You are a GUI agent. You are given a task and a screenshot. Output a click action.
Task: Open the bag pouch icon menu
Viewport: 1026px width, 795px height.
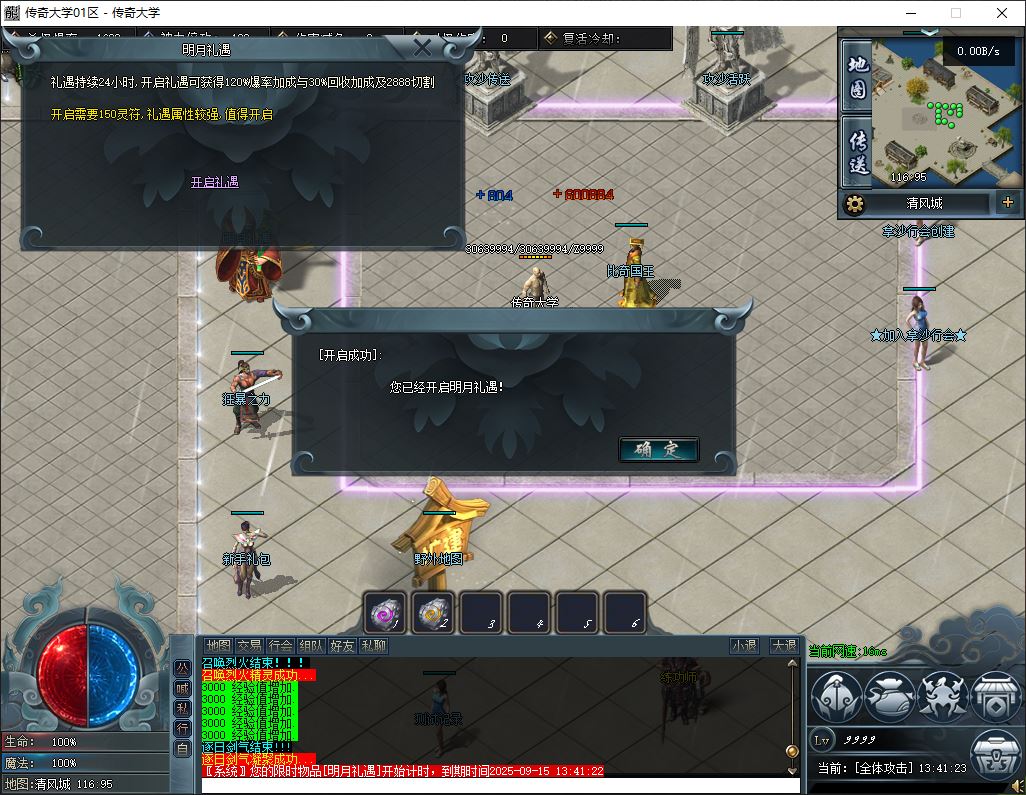point(889,696)
